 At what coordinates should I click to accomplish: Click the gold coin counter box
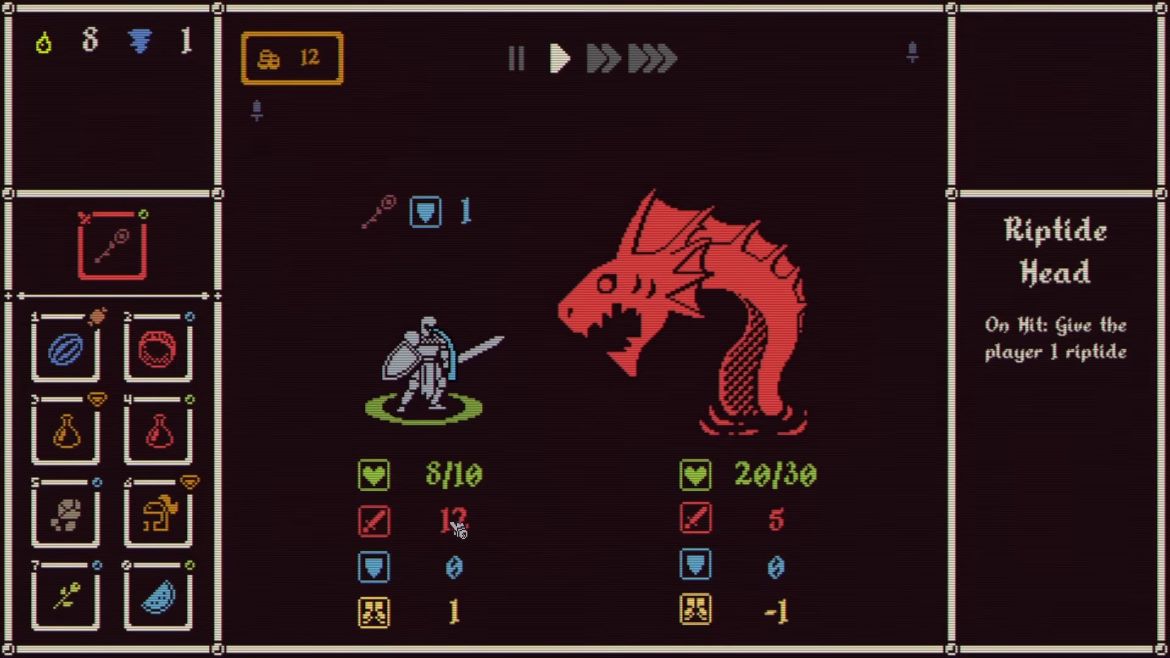click(x=292, y=59)
